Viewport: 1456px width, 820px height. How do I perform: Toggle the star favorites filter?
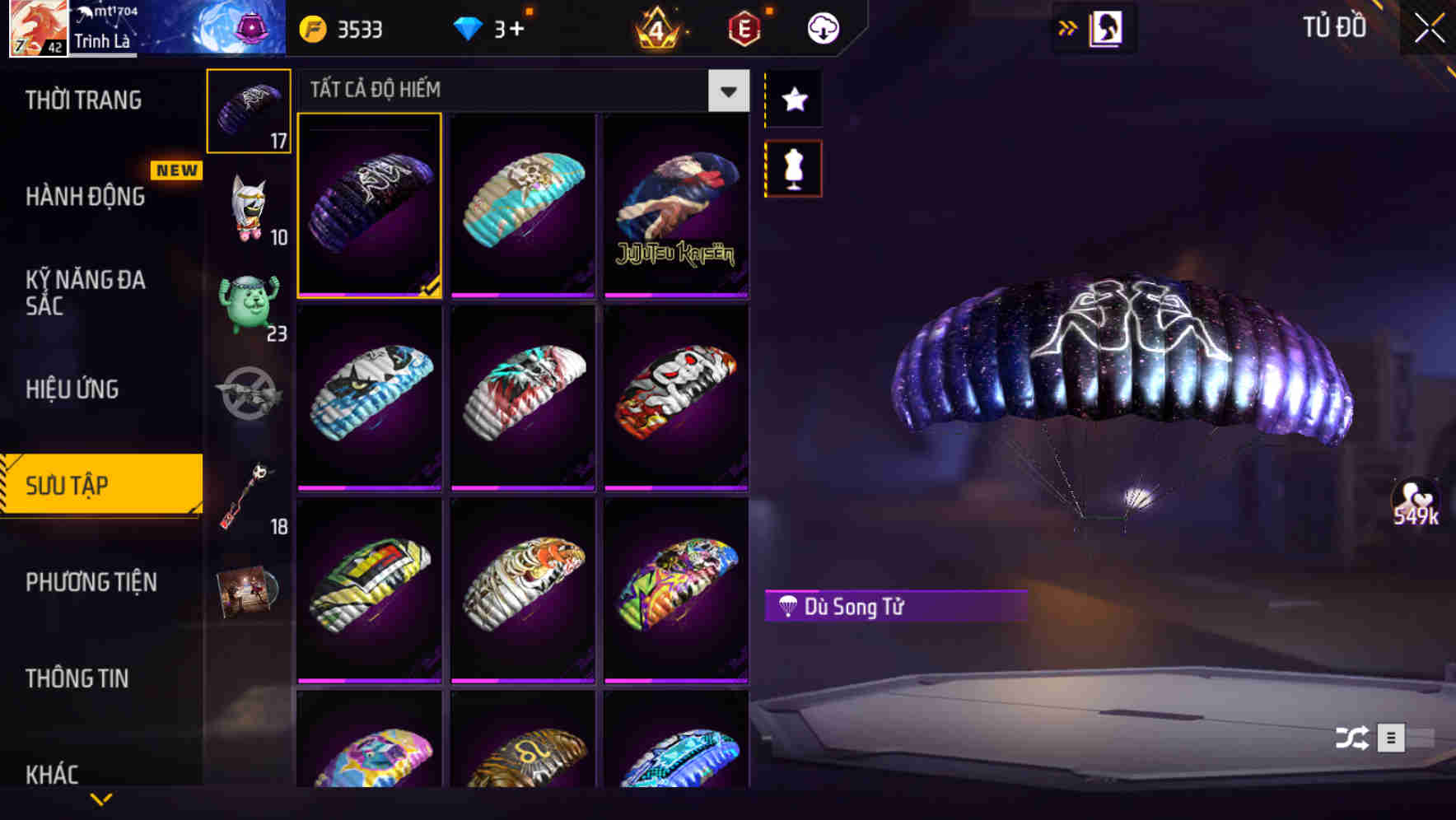[x=793, y=100]
